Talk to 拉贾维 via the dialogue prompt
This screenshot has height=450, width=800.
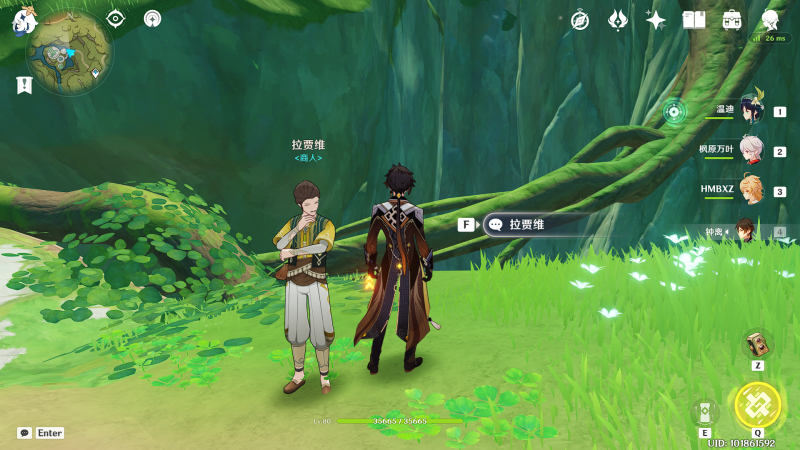tap(530, 225)
